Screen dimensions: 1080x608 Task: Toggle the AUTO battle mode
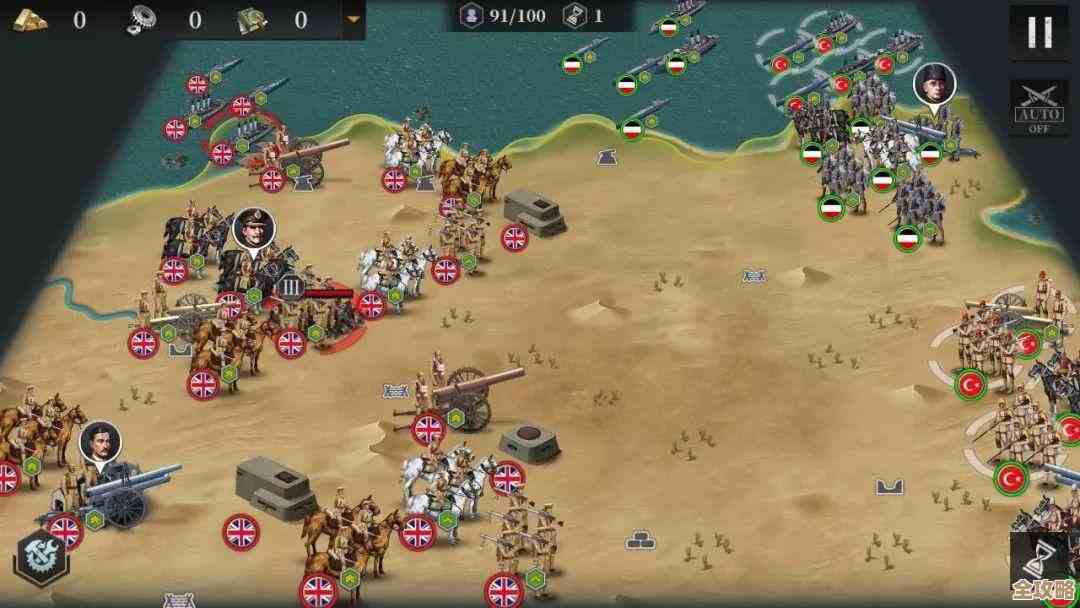pos(1039,108)
